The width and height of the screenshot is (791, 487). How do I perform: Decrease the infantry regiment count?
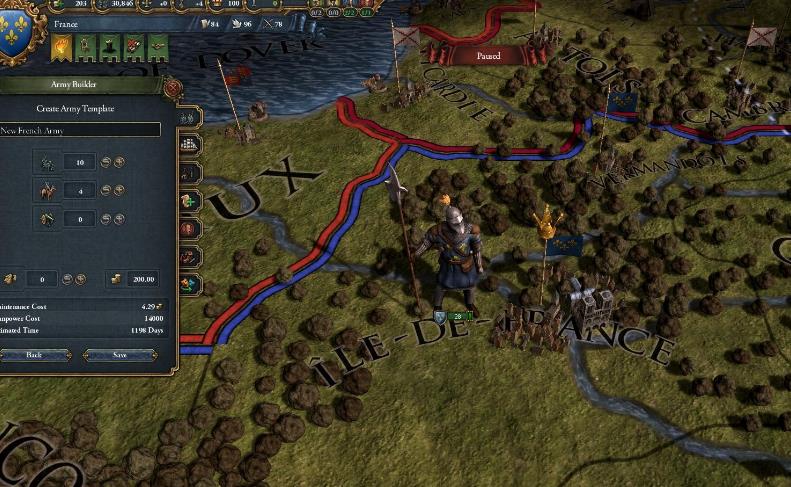(105, 162)
